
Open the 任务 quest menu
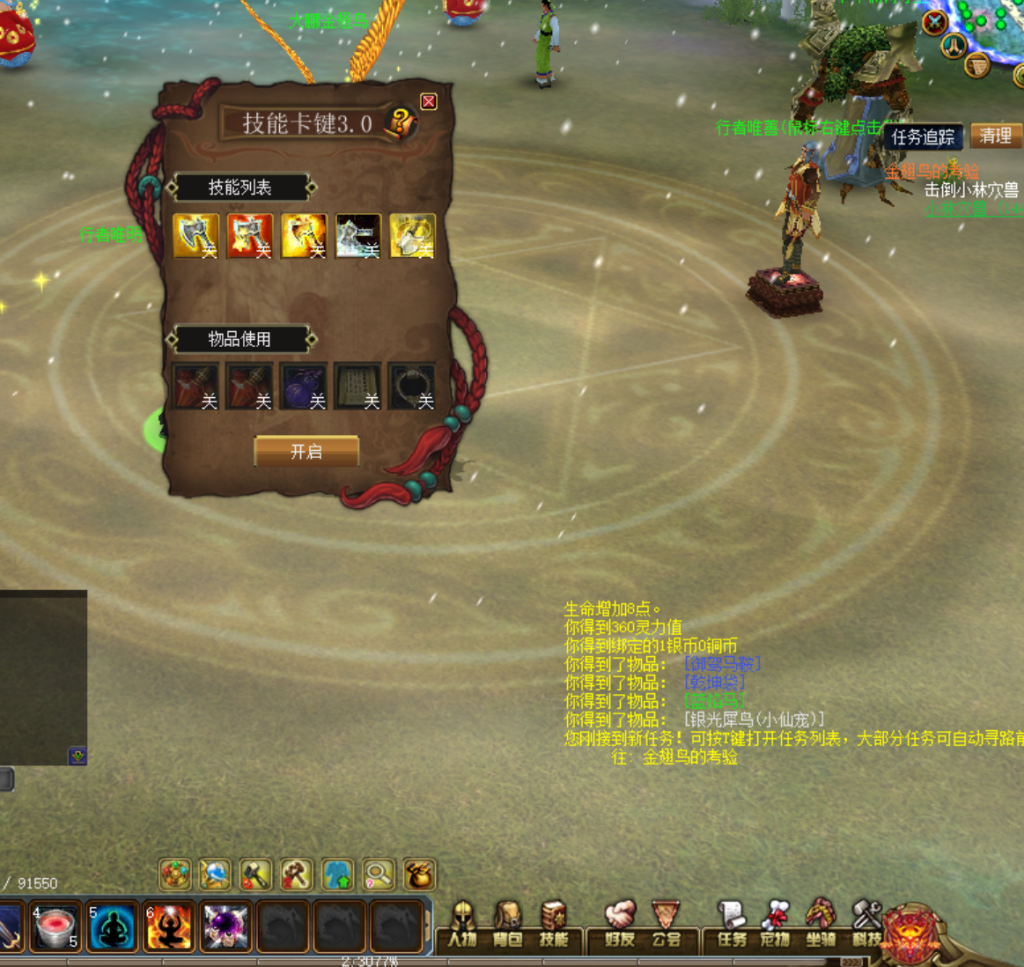(x=732, y=925)
